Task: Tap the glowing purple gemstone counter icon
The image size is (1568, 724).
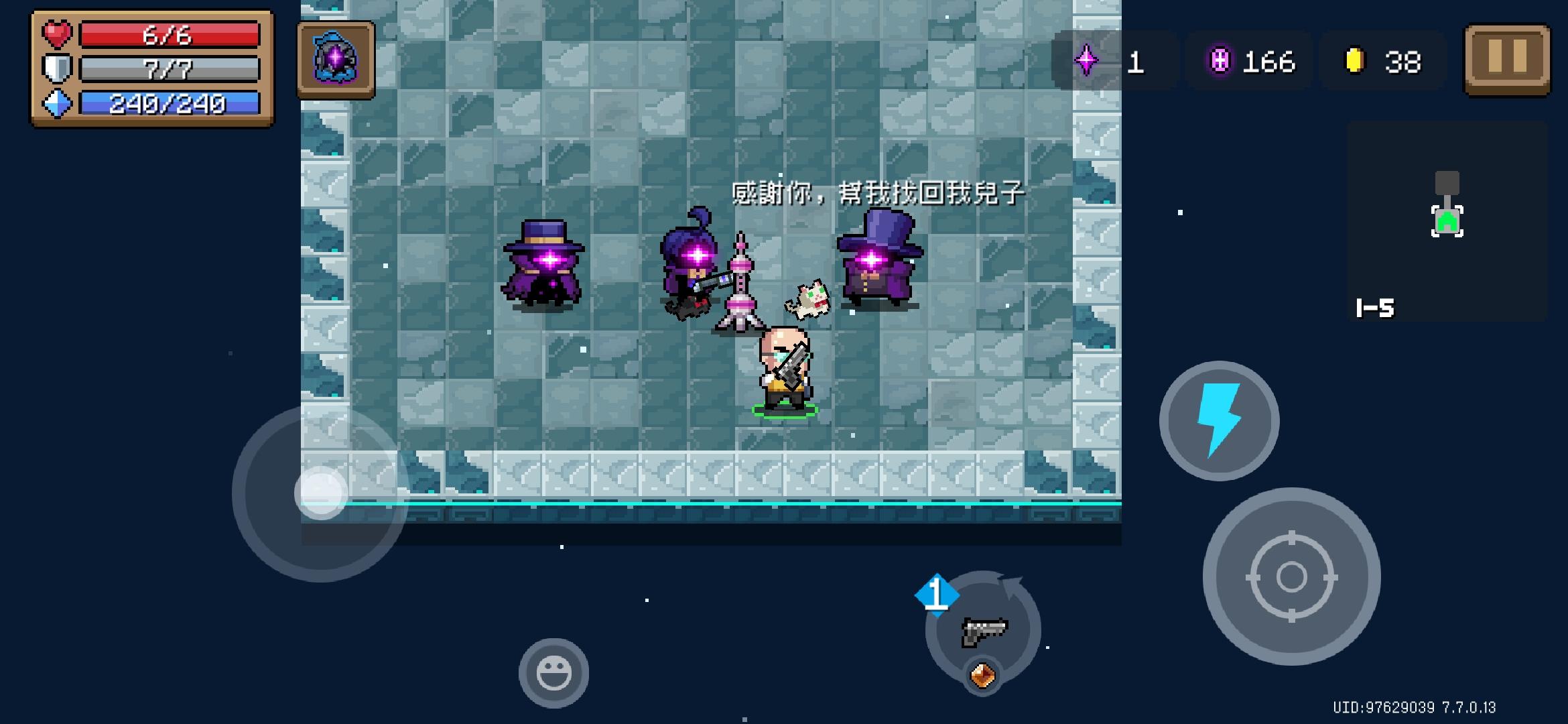Action: click(1220, 60)
